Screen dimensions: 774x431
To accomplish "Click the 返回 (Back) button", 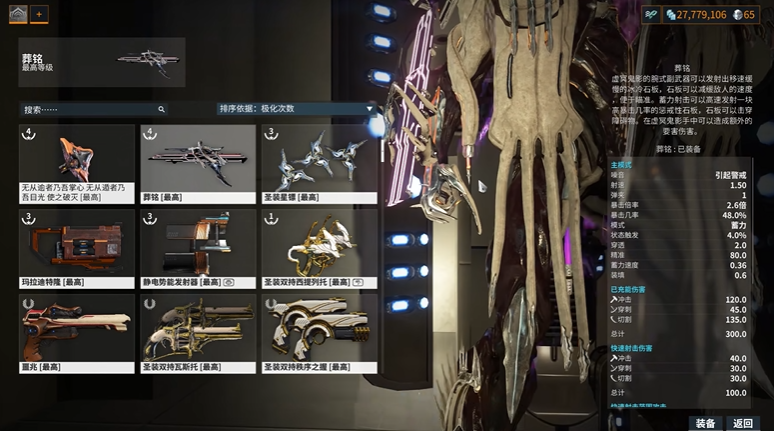I will pos(743,423).
